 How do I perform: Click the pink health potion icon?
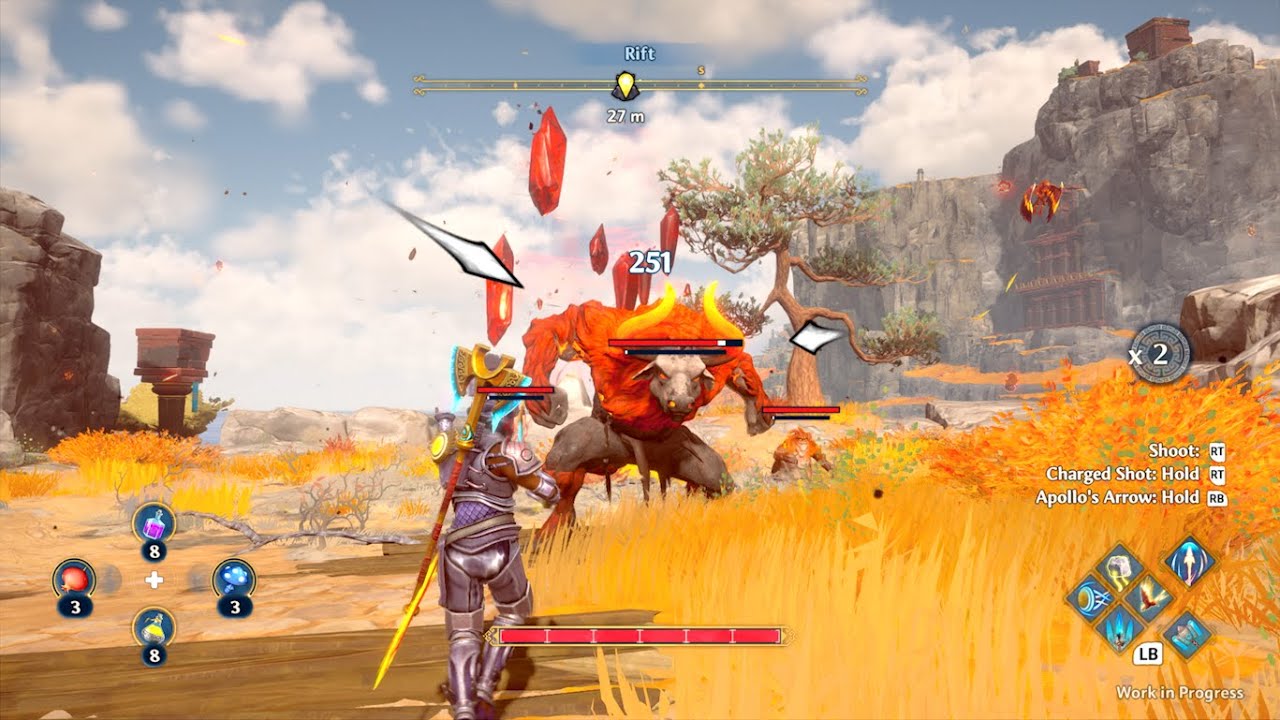point(153,524)
